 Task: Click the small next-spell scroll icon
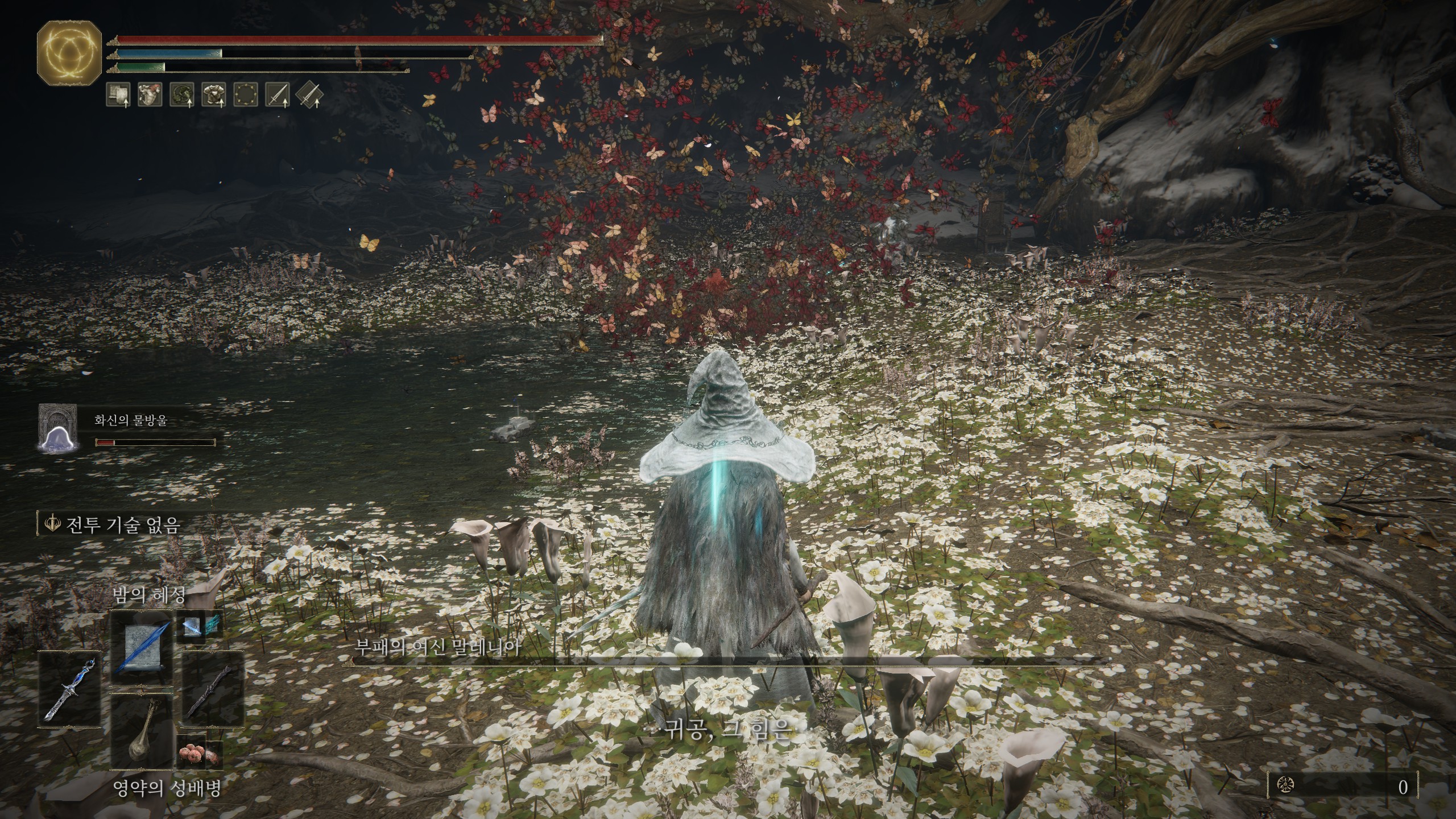pos(199,627)
